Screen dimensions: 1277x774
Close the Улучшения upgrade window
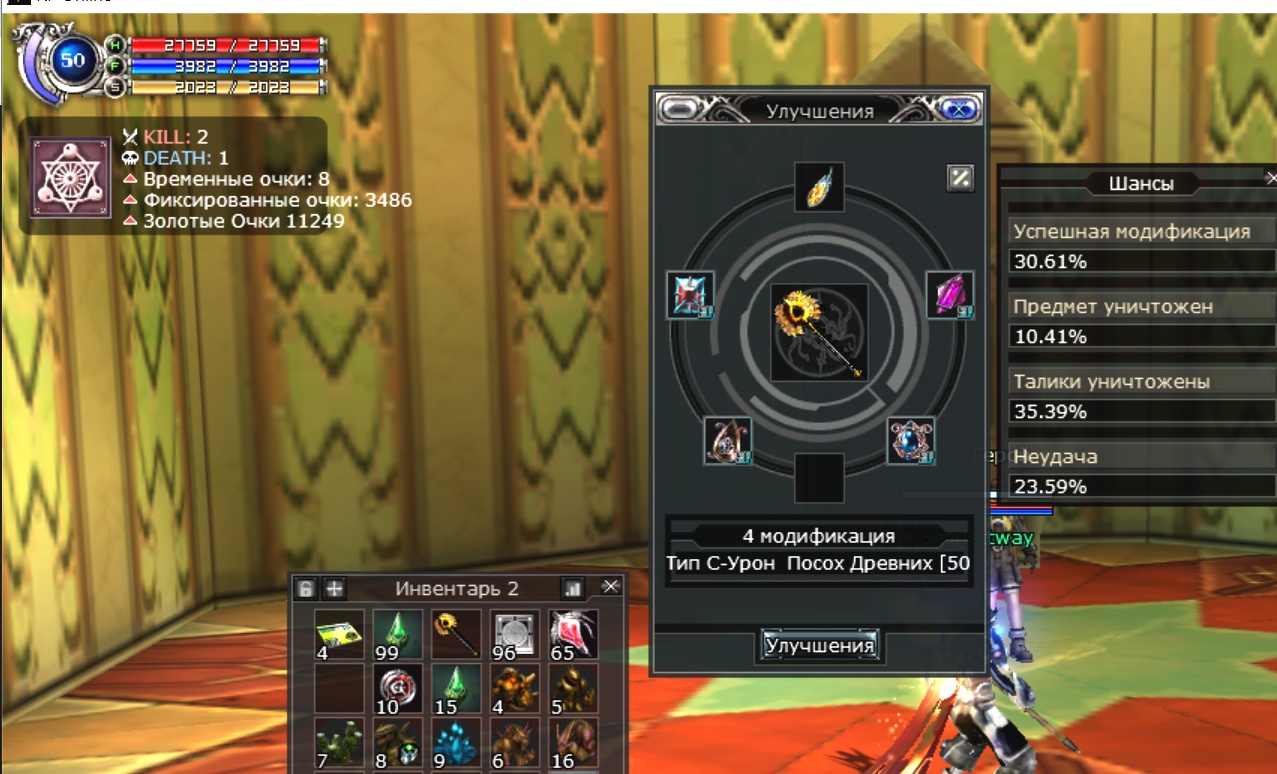point(959,110)
